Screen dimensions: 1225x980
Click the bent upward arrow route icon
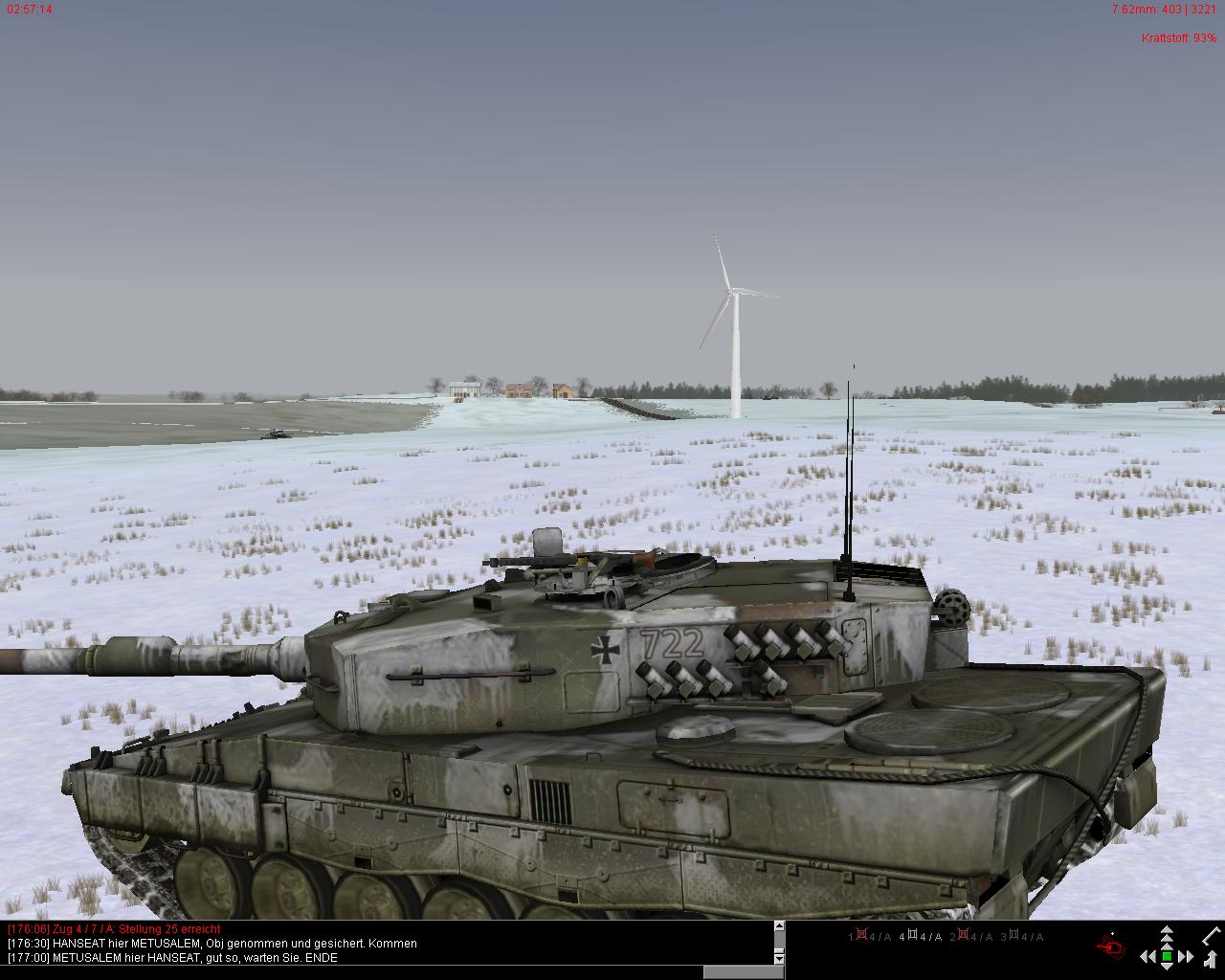pyautogui.click(x=1211, y=958)
